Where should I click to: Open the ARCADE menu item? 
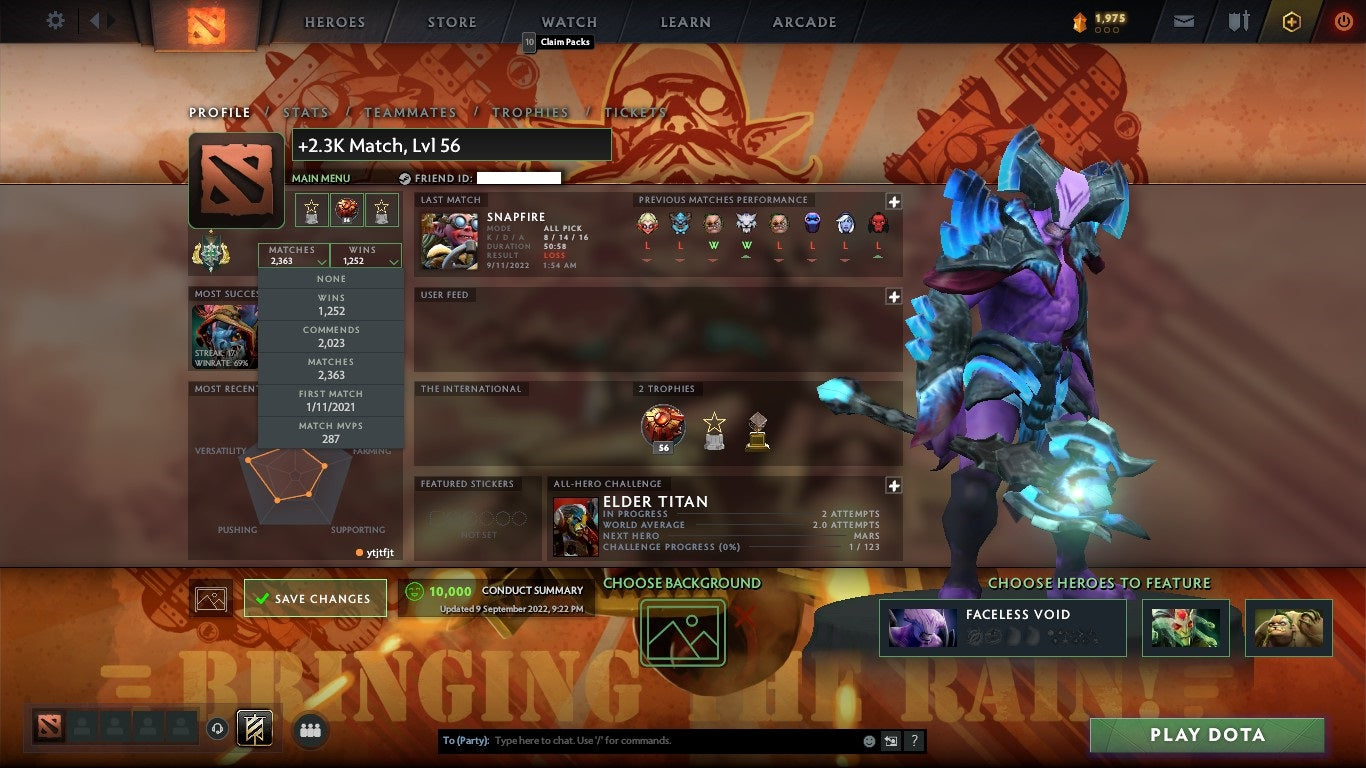804,21
